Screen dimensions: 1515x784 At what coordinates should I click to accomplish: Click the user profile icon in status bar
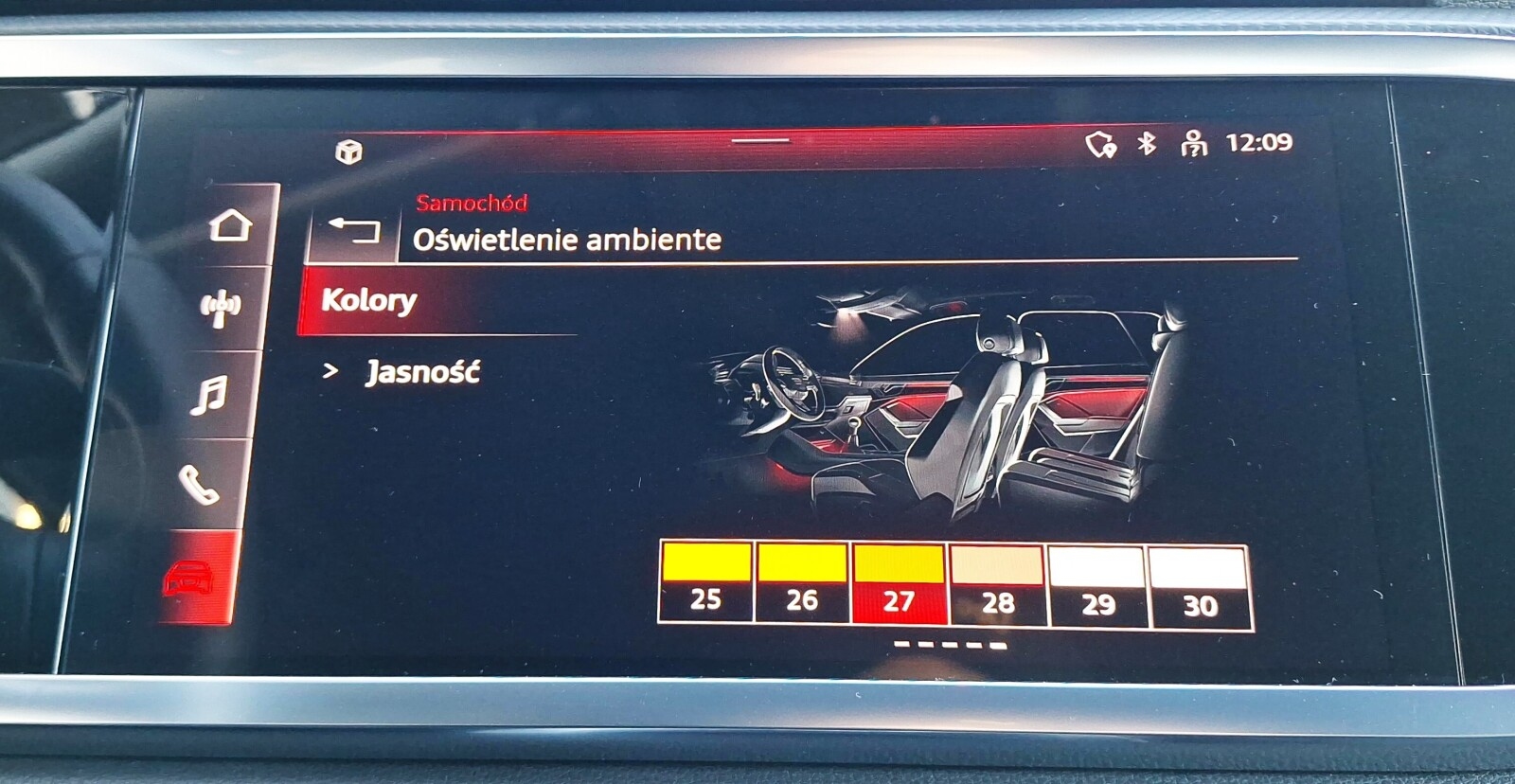1194,145
